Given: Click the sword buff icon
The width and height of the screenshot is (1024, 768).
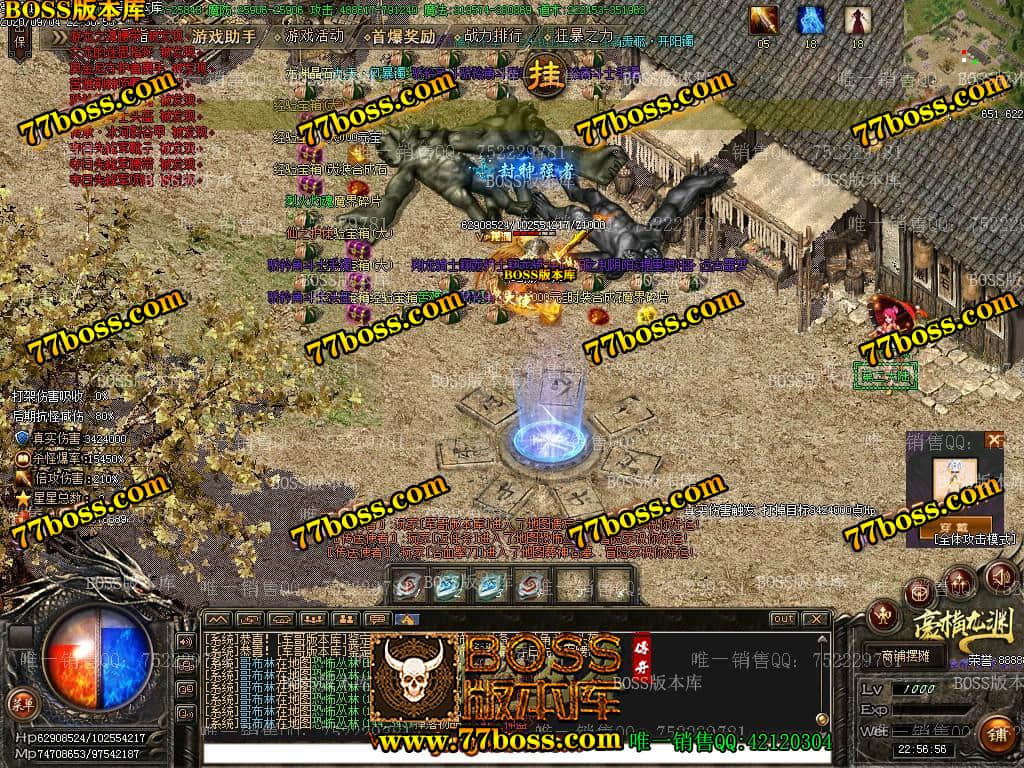Looking at the screenshot, I should (x=764, y=20).
